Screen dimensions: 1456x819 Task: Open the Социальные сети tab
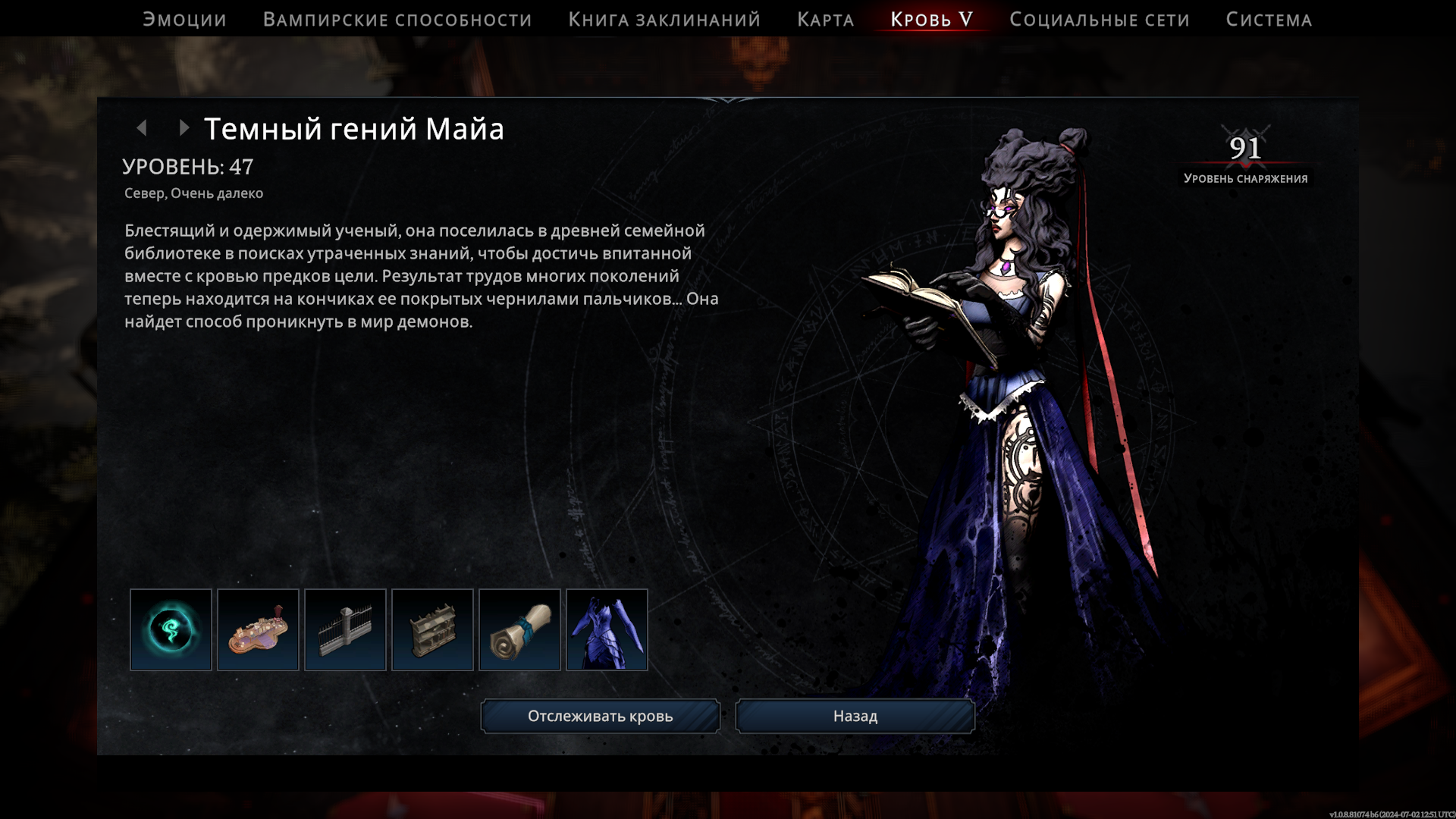[1099, 20]
